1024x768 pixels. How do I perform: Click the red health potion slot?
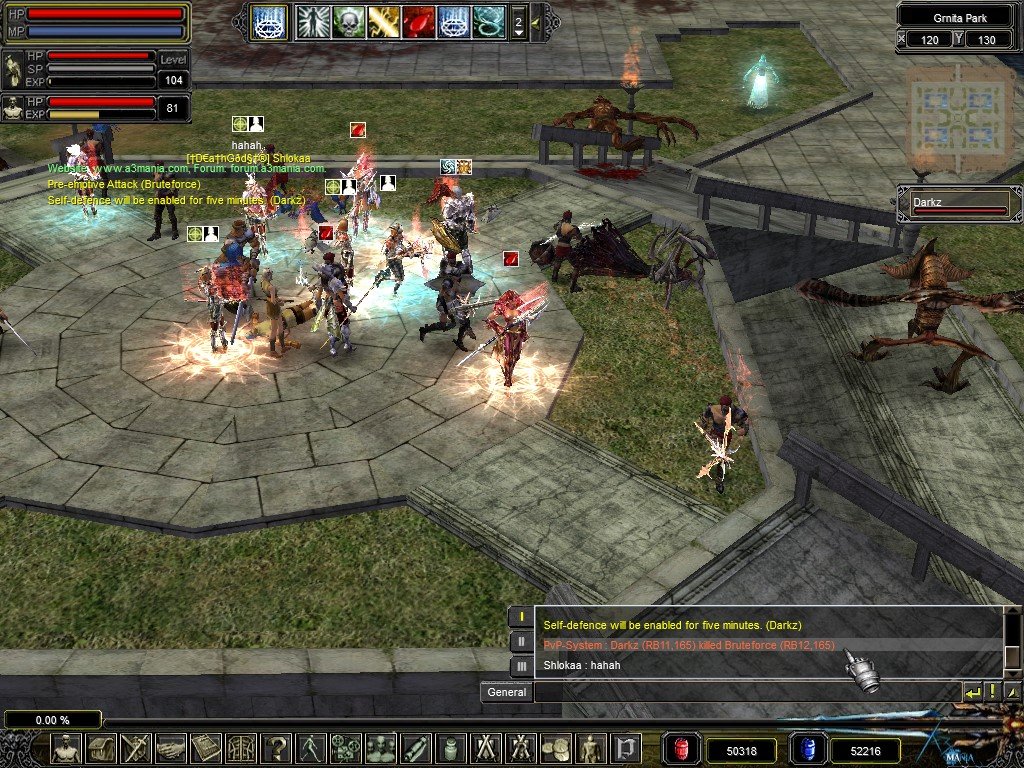coord(679,749)
